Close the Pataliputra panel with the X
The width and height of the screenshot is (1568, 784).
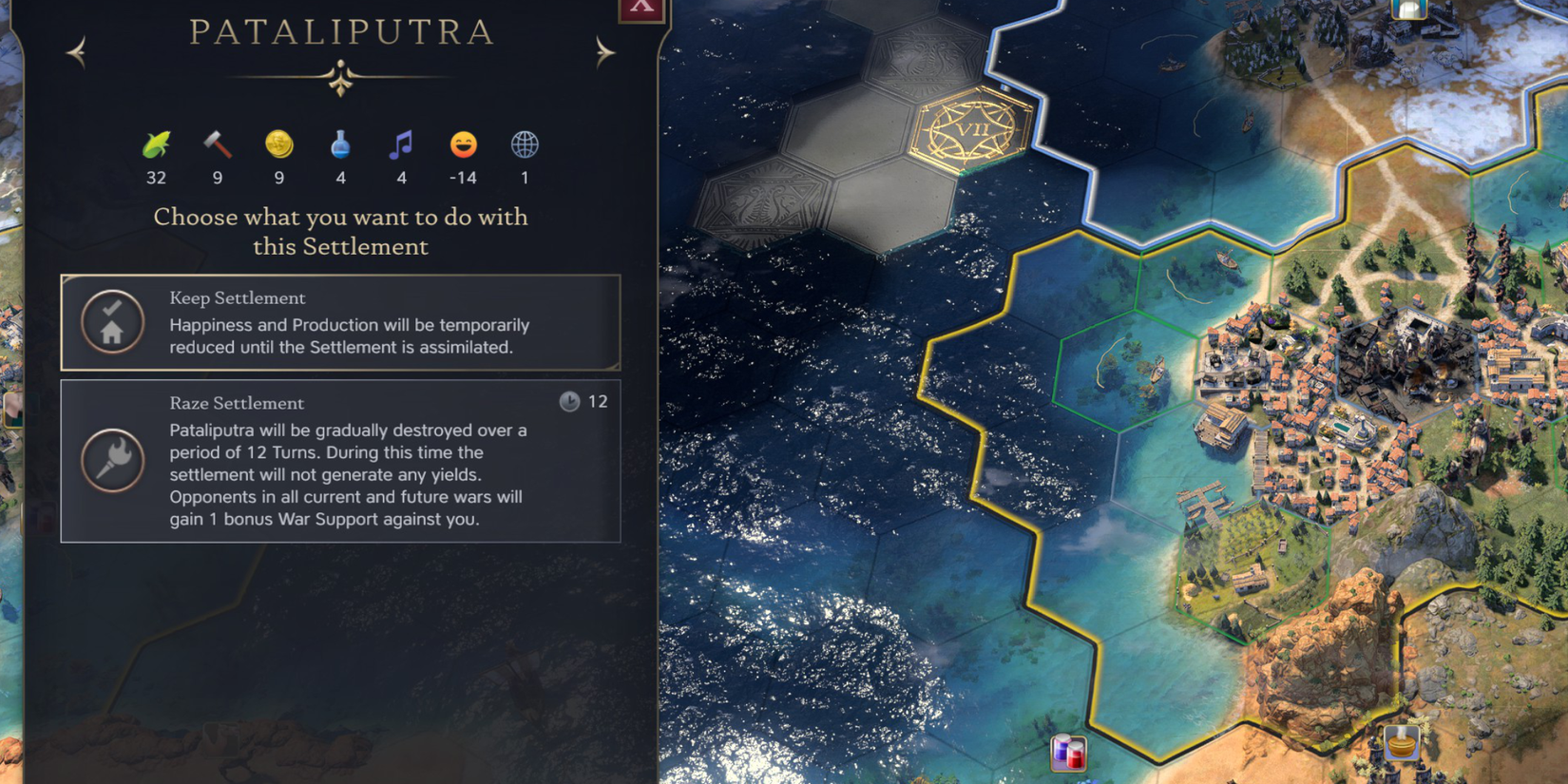pyautogui.click(x=640, y=8)
